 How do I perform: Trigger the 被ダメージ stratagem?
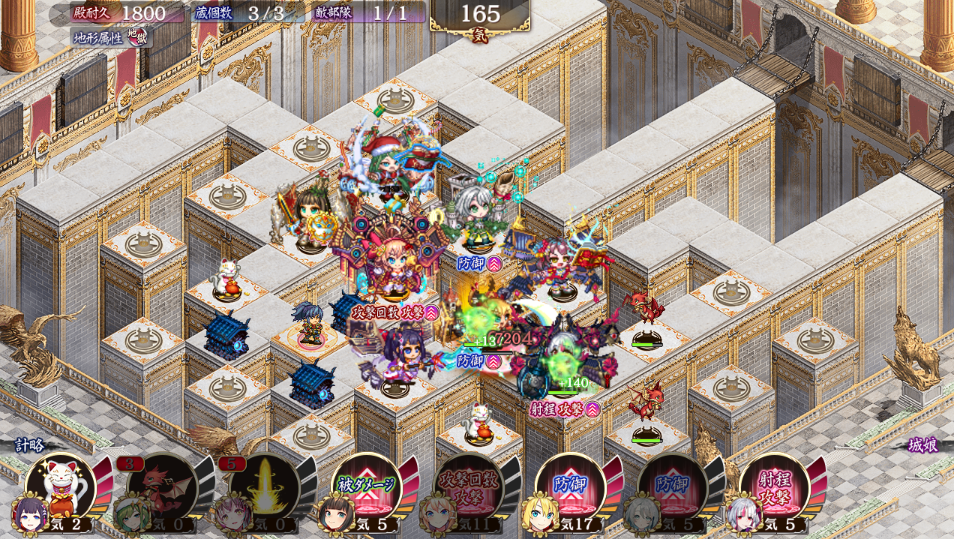point(366,487)
